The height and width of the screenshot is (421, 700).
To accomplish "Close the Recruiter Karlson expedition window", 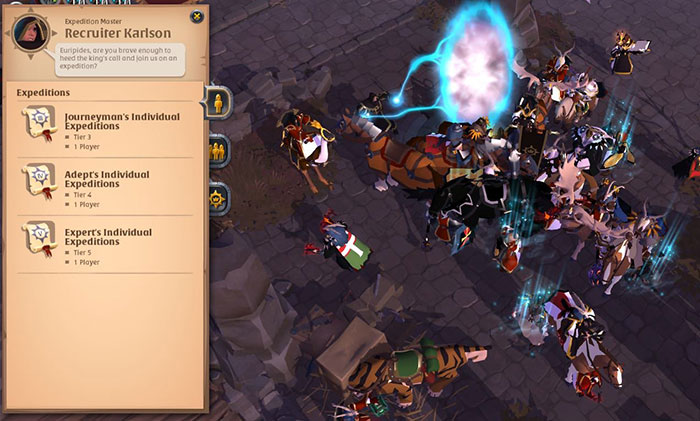I will tap(196, 17).
